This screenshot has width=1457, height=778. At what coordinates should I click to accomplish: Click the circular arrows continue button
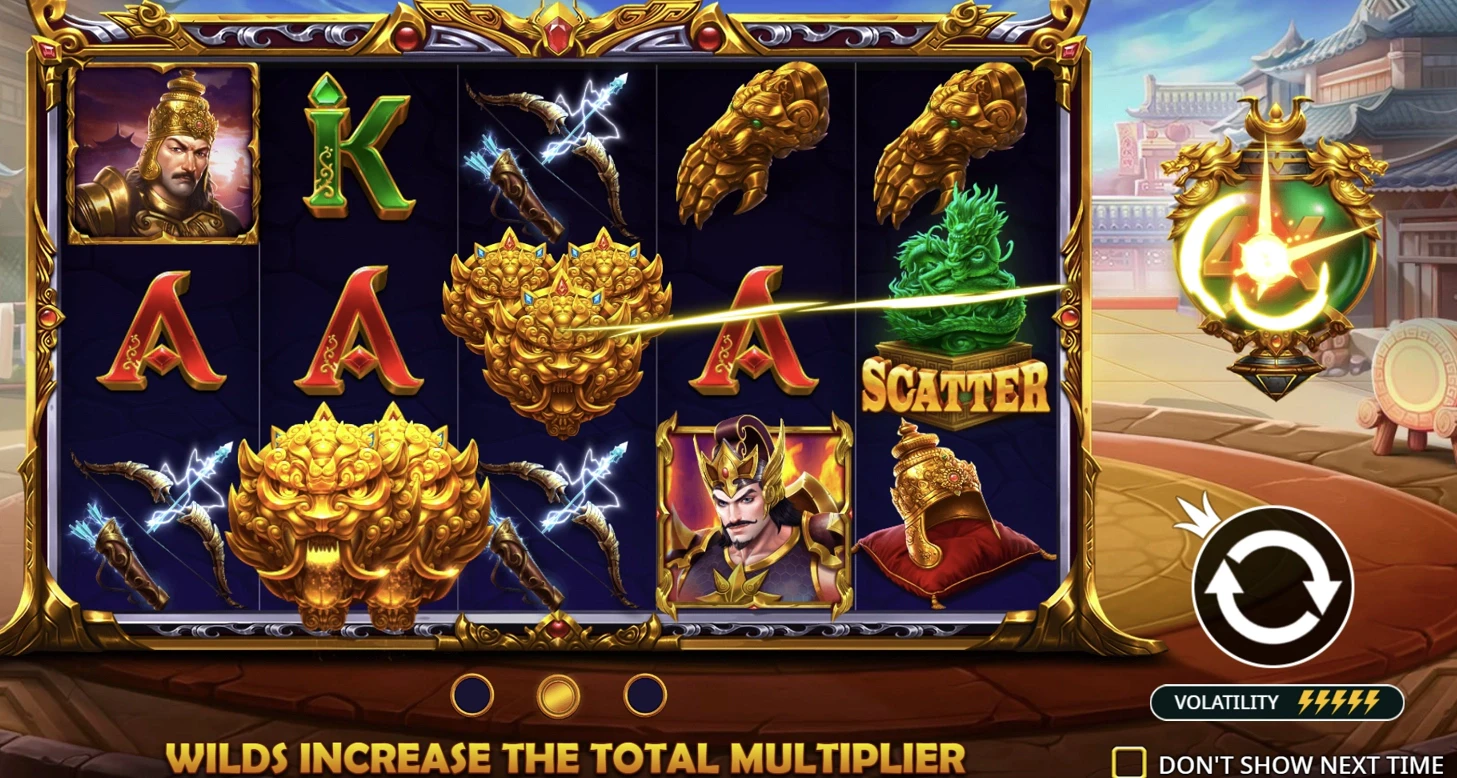[x=1272, y=586]
